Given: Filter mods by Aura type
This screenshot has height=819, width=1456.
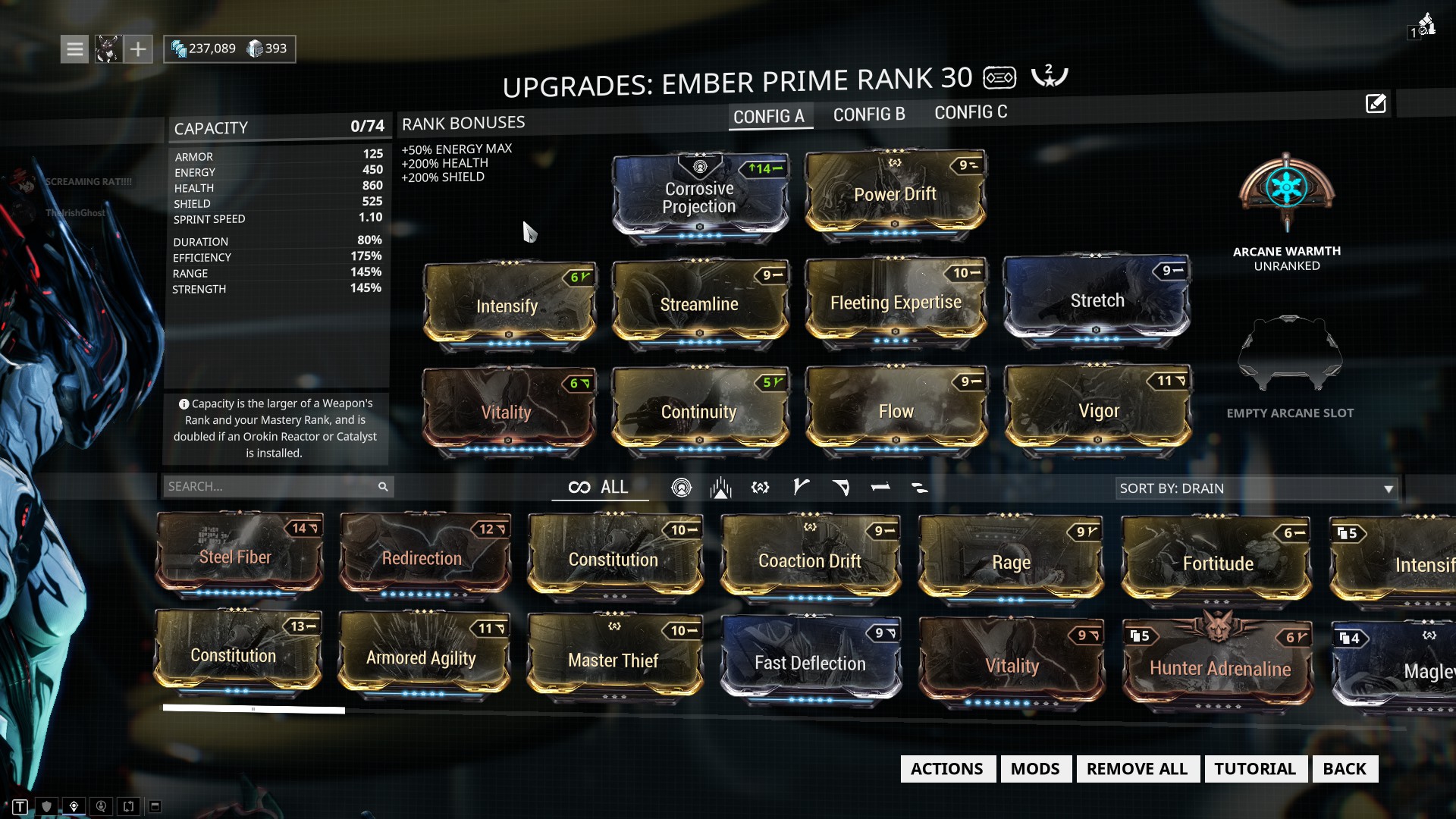Looking at the screenshot, I should tap(682, 488).
